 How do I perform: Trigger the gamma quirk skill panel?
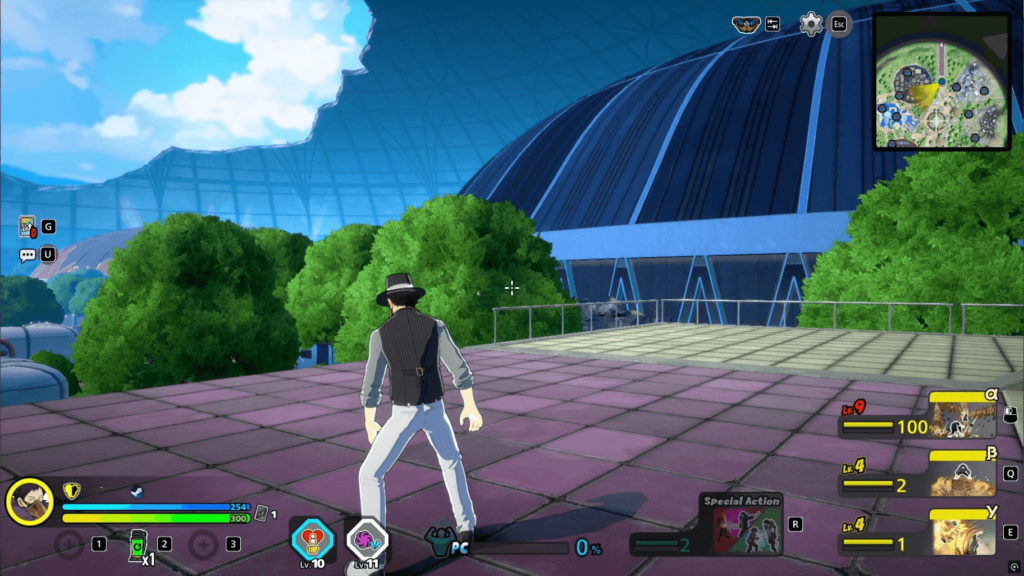(x=963, y=533)
